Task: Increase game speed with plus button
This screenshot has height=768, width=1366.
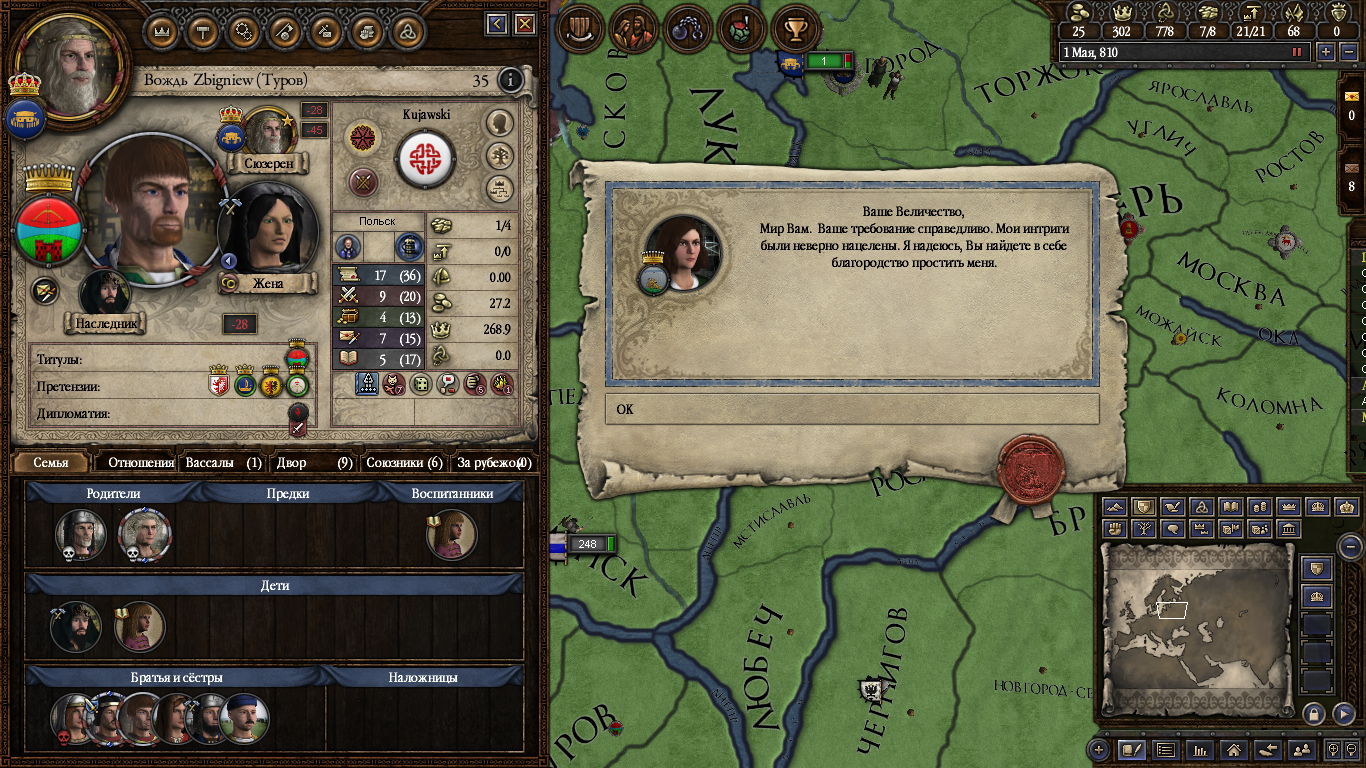Action: tap(1326, 52)
